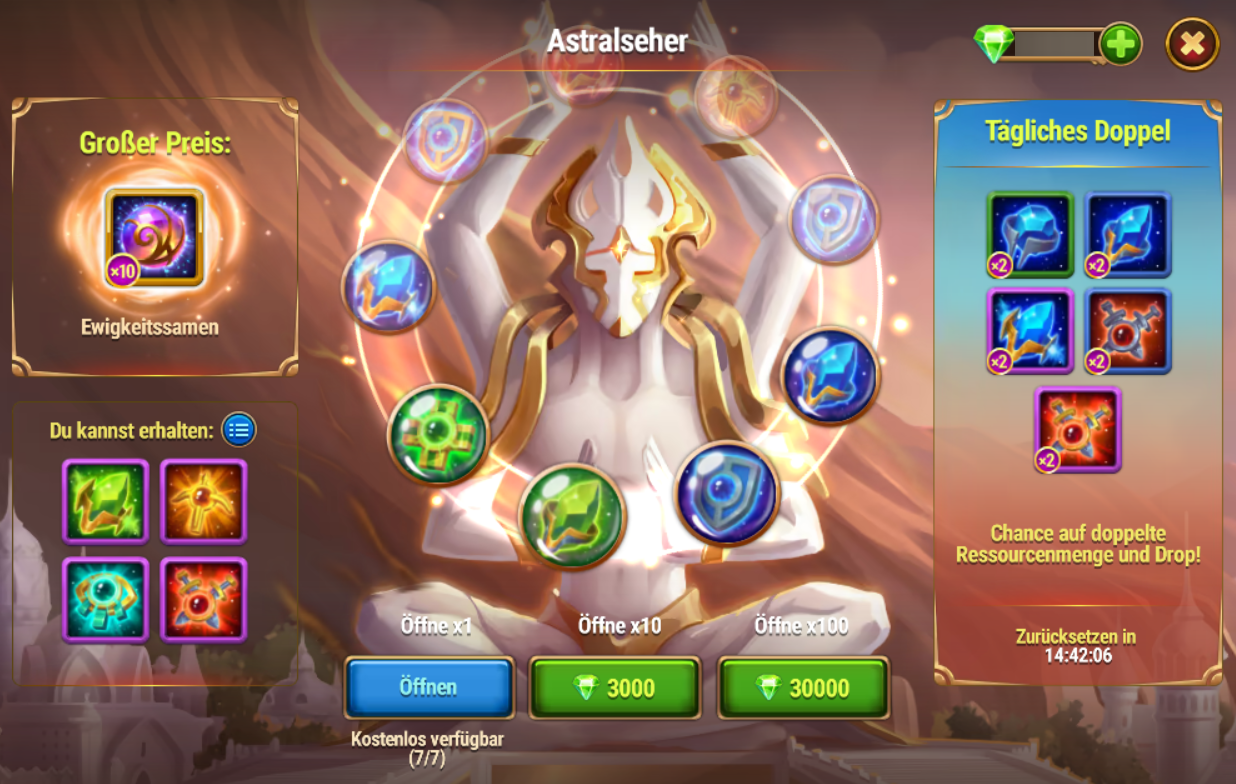The width and height of the screenshot is (1236, 784).
Task: Select the Ewigkeitssamen grand prize icon
Action: [154, 237]
